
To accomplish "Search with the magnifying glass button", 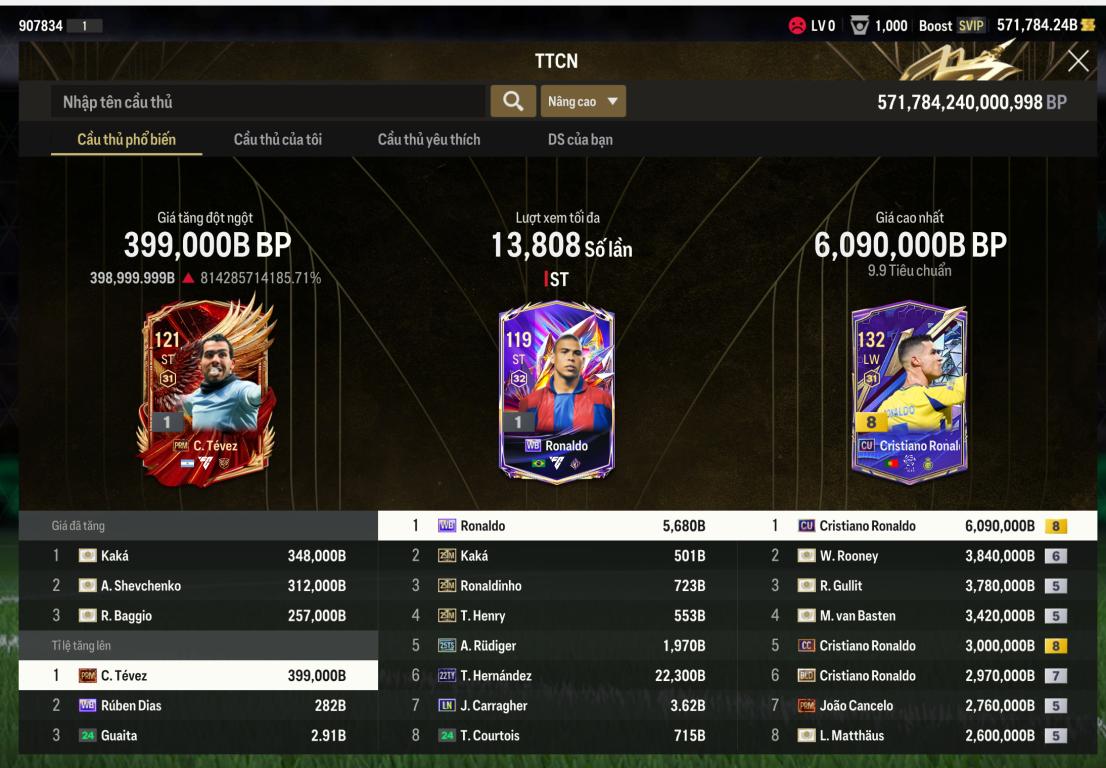I will point(513,101).
